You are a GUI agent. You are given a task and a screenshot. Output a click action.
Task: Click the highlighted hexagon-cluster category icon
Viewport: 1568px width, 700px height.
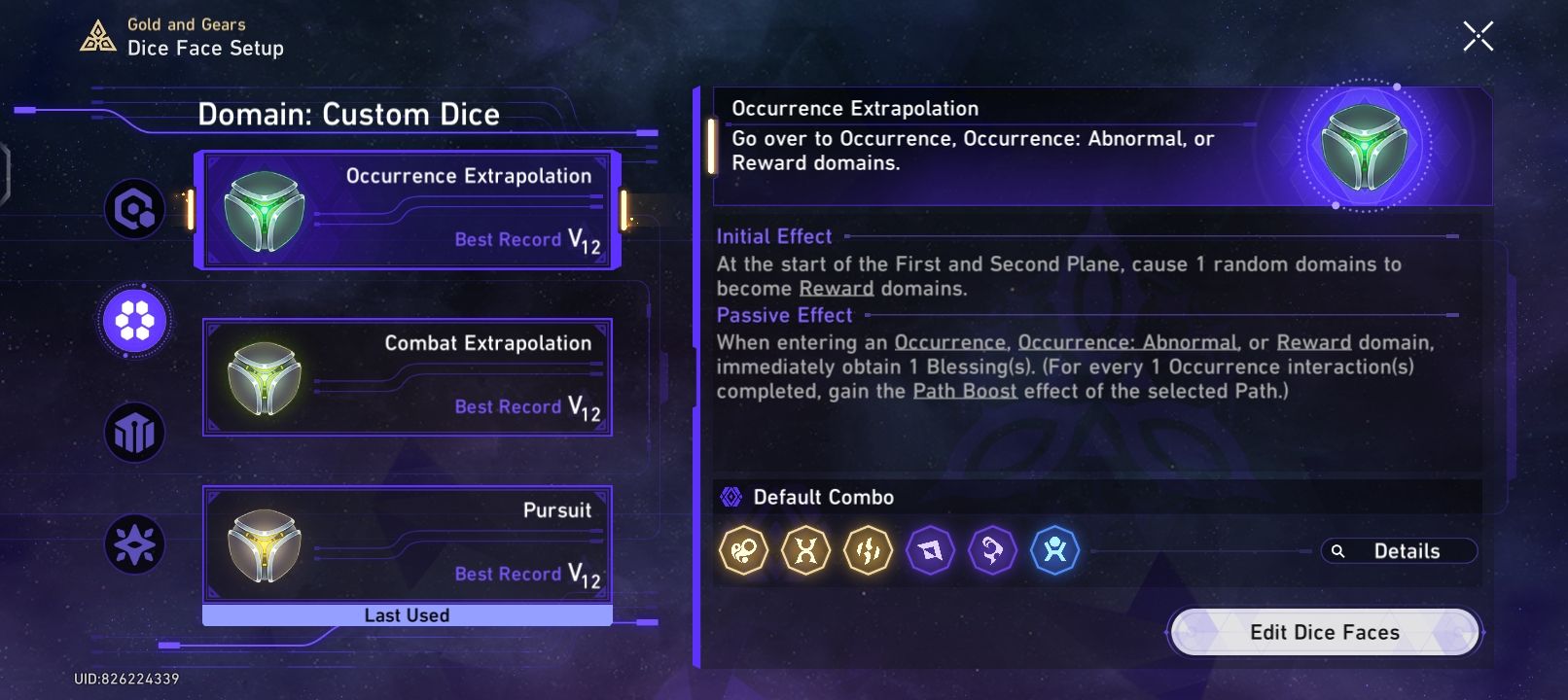[x=135, y=321]
